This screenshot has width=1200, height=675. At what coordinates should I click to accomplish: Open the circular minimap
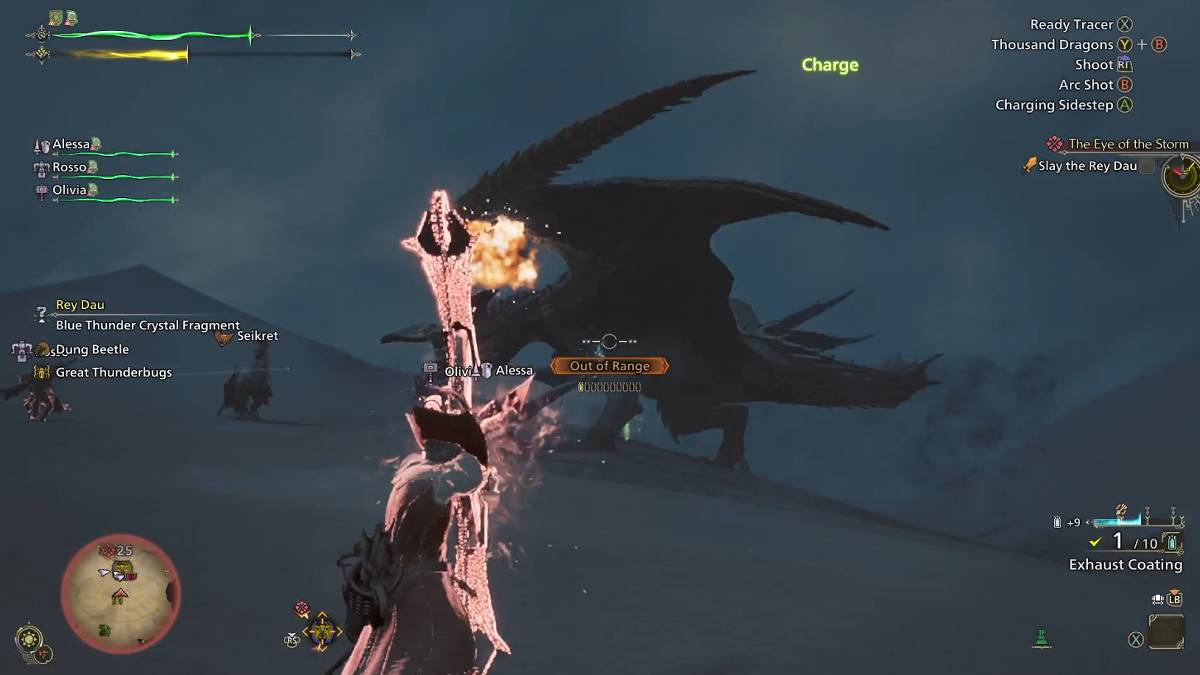tap(120, 593)
